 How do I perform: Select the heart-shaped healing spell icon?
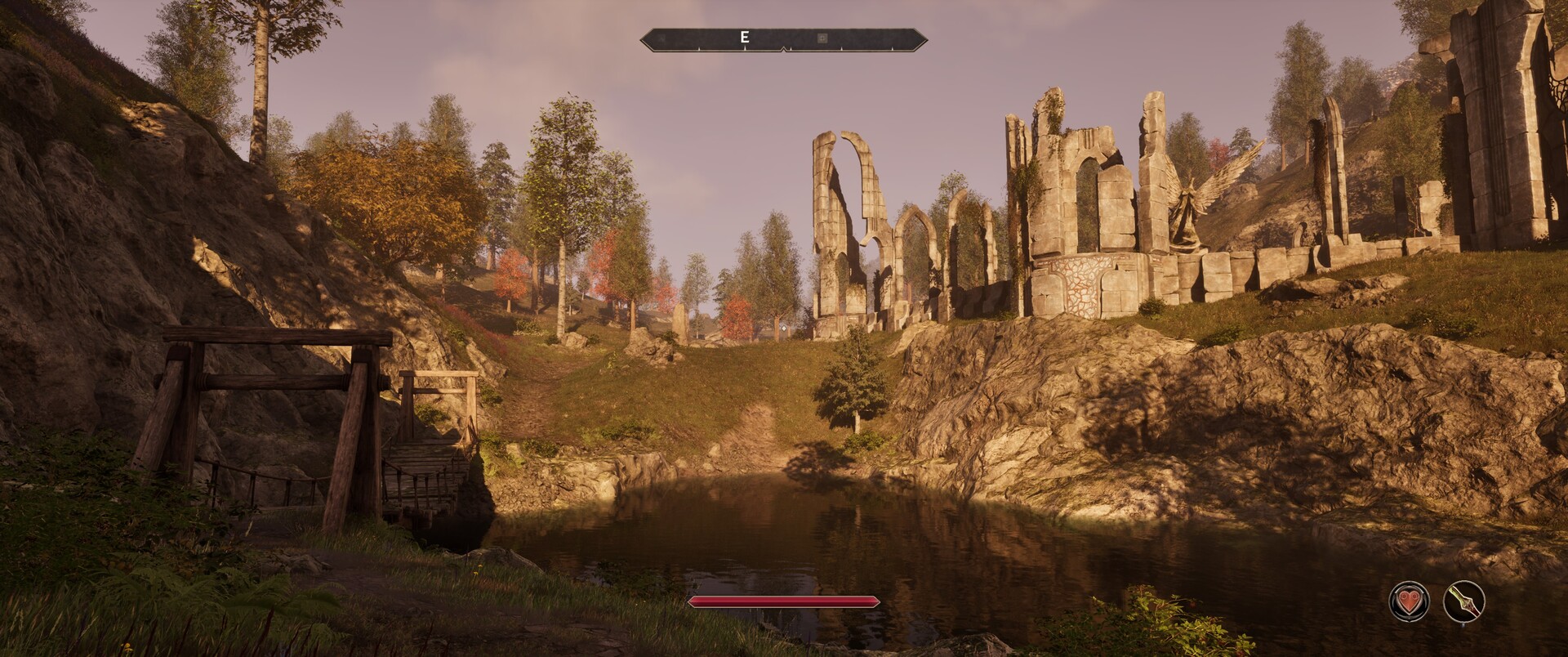[1409, 603]
